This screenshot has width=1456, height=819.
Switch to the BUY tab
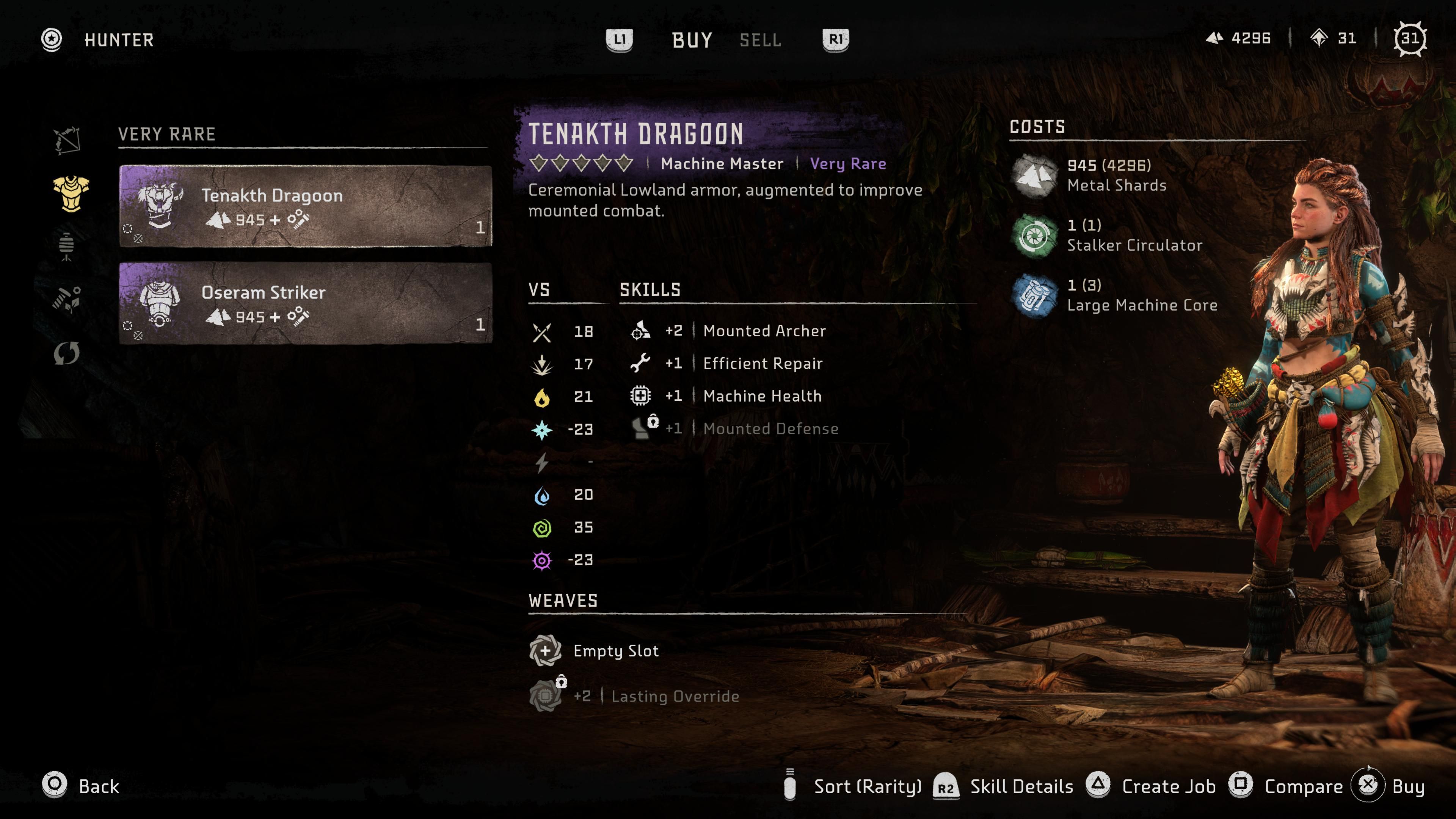tap(692, 40)
